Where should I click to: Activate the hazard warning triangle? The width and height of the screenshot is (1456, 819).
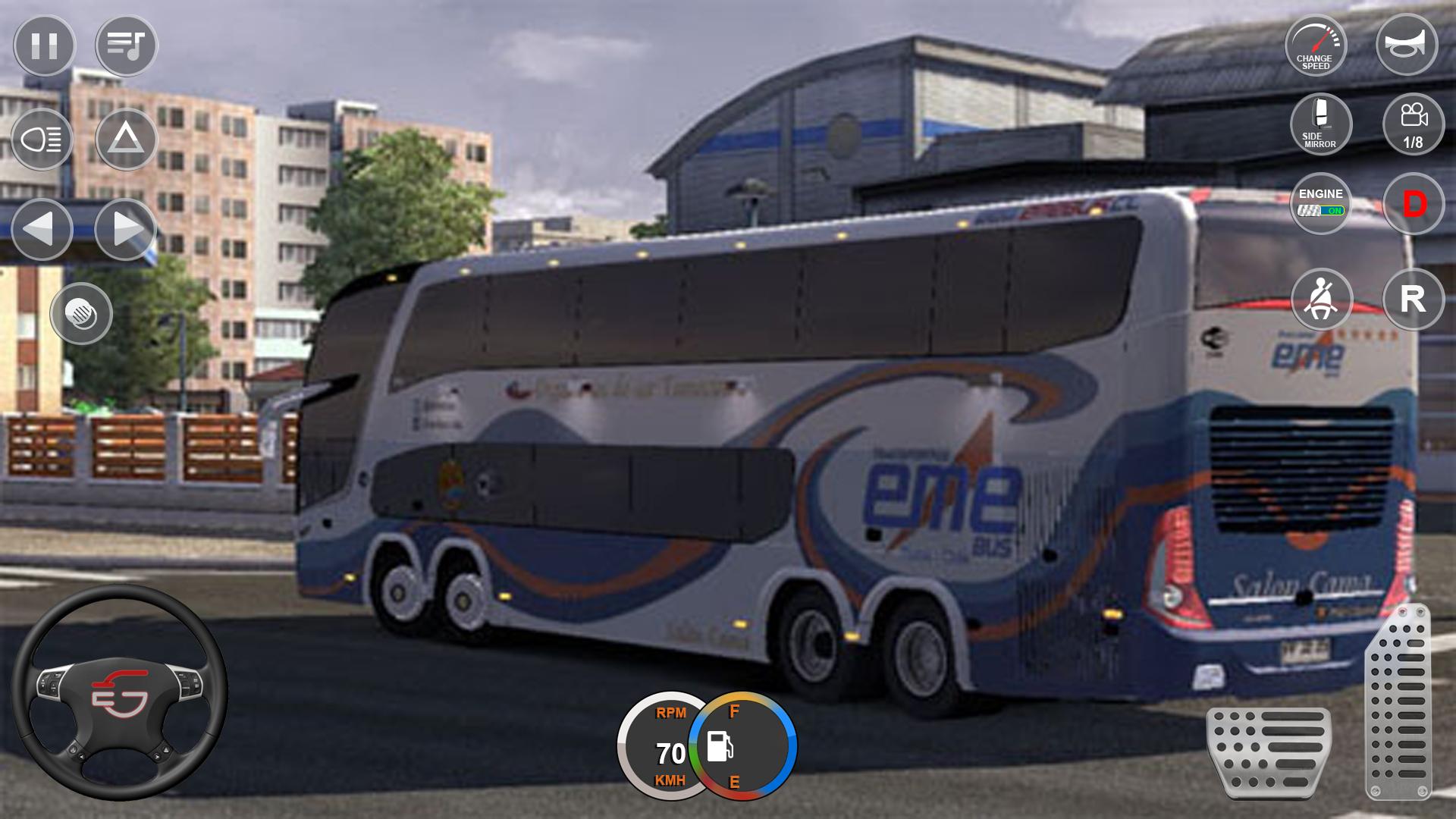(x=126, y=140)
